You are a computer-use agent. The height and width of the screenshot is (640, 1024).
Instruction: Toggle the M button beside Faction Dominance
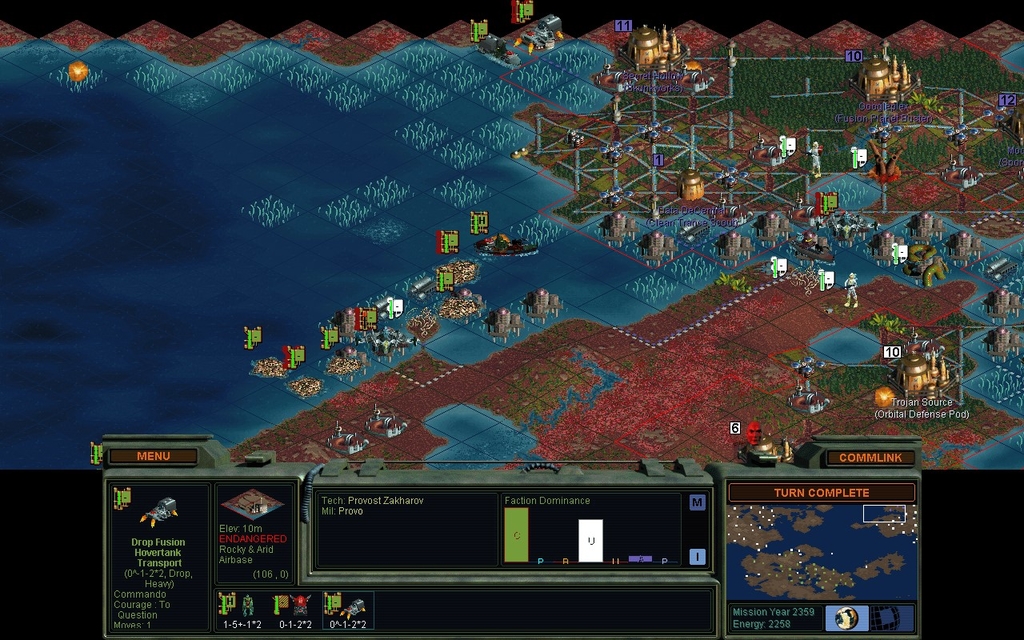coord(697,502)
